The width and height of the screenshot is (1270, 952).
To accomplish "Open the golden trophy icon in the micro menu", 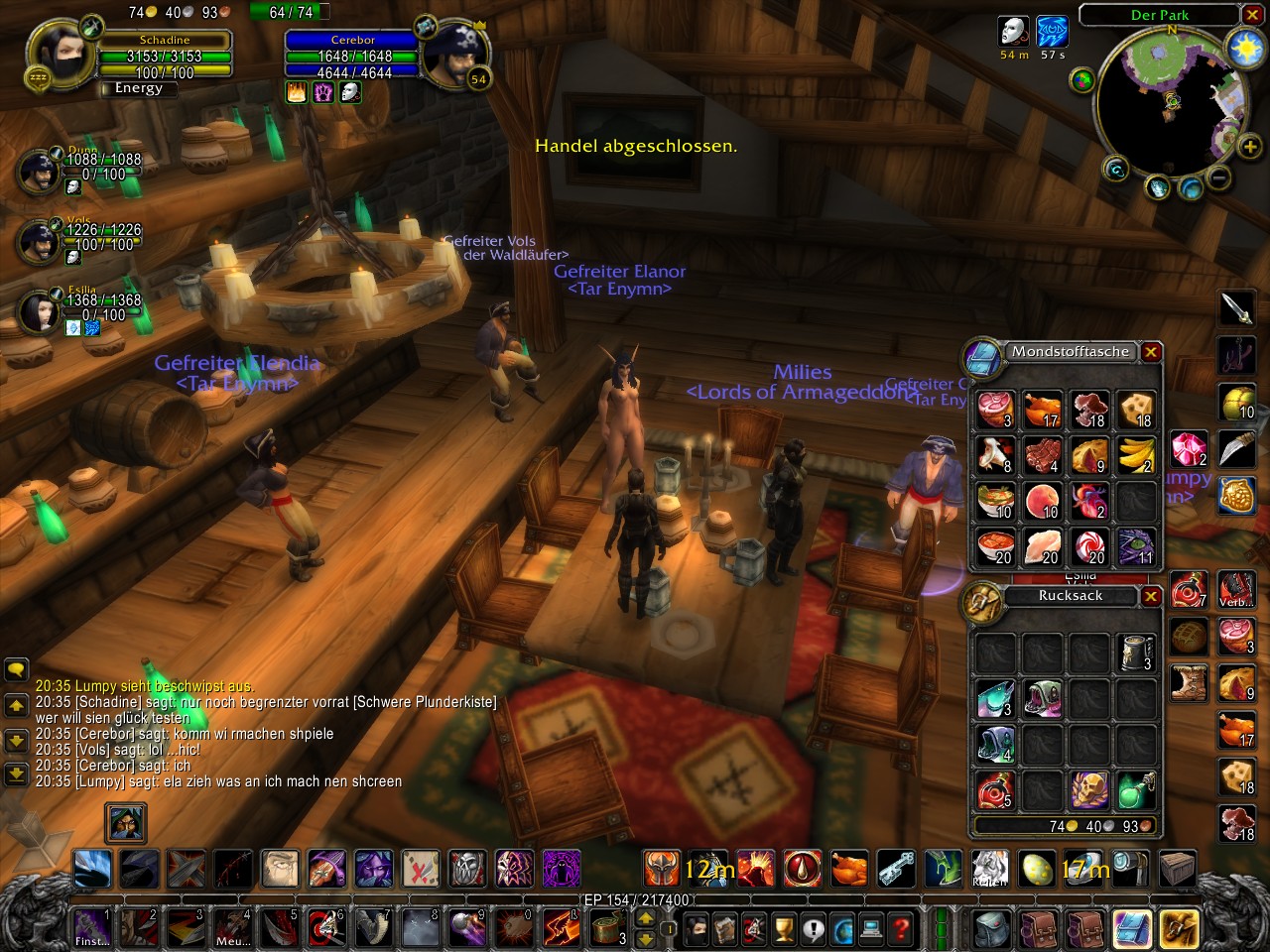I will tap(782, 930).
